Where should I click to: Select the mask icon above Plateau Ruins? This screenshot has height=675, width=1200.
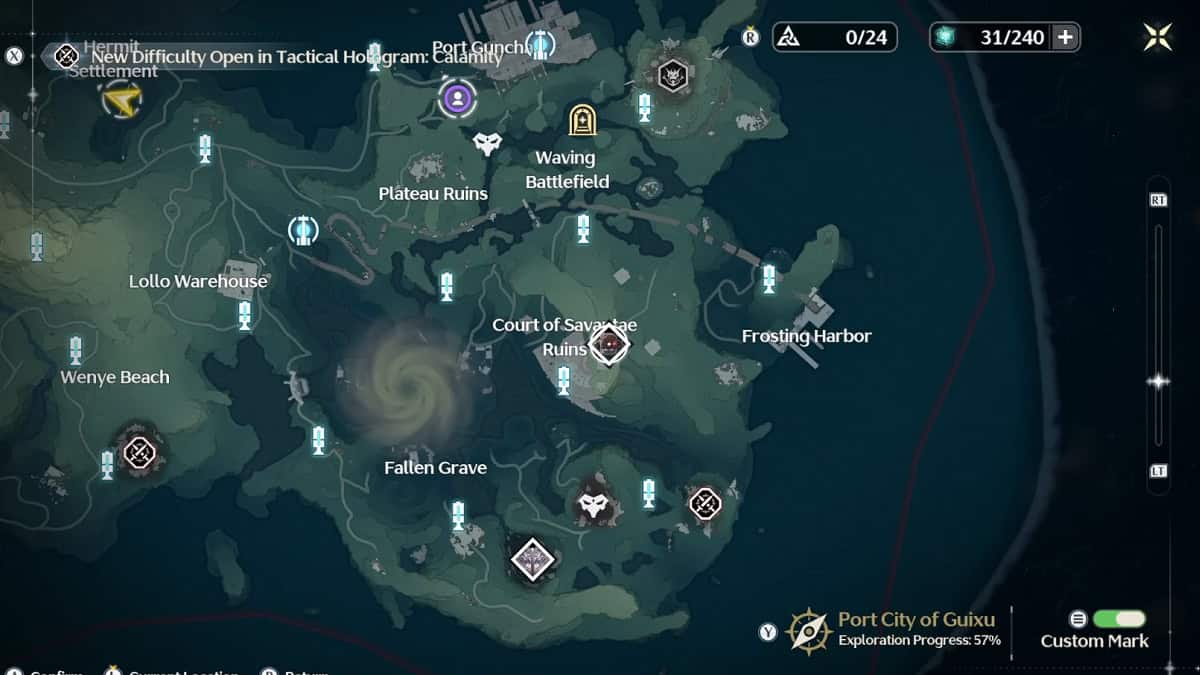[487, 144]
